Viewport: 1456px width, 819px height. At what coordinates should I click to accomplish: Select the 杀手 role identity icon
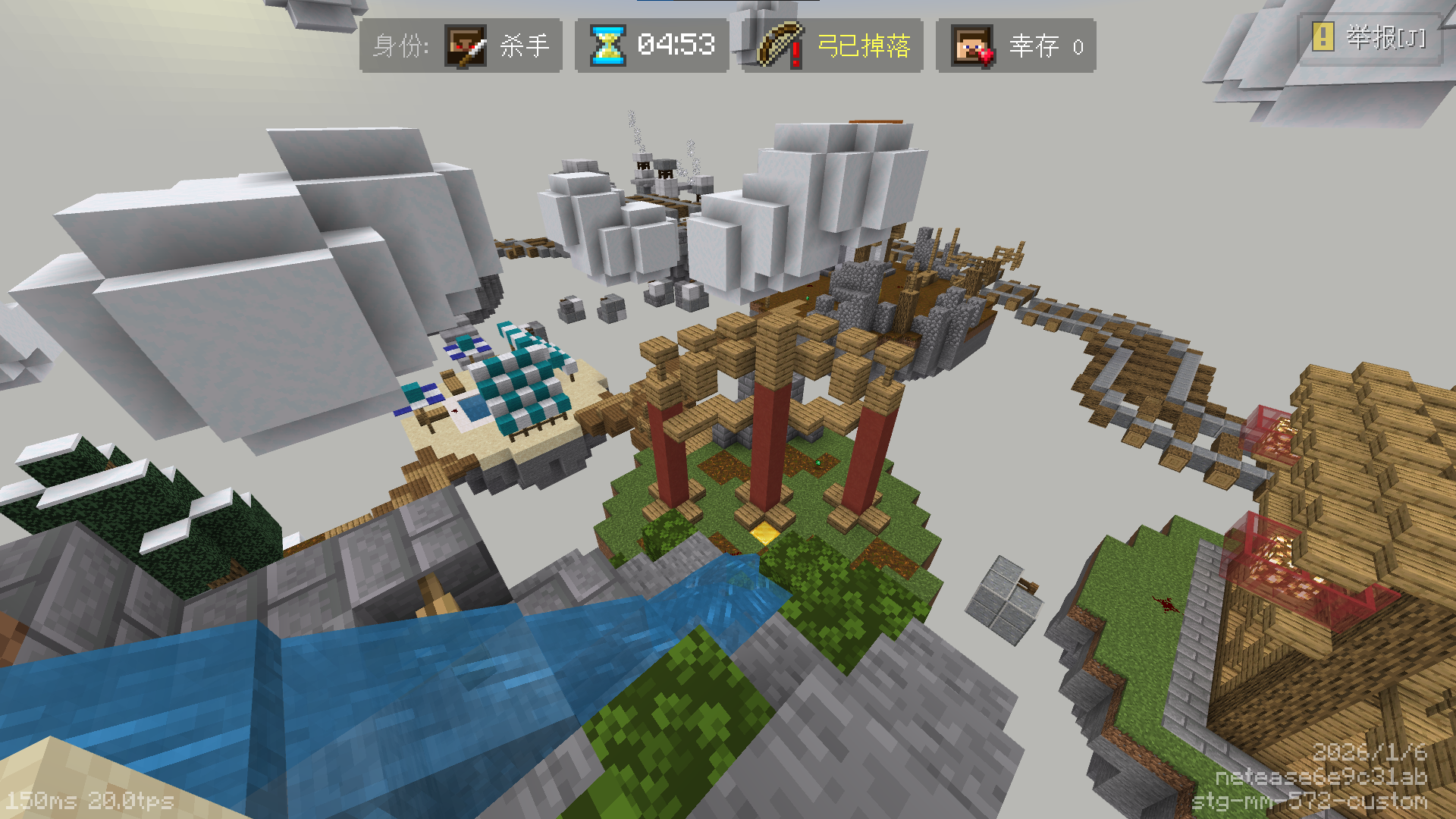point(465,46)
